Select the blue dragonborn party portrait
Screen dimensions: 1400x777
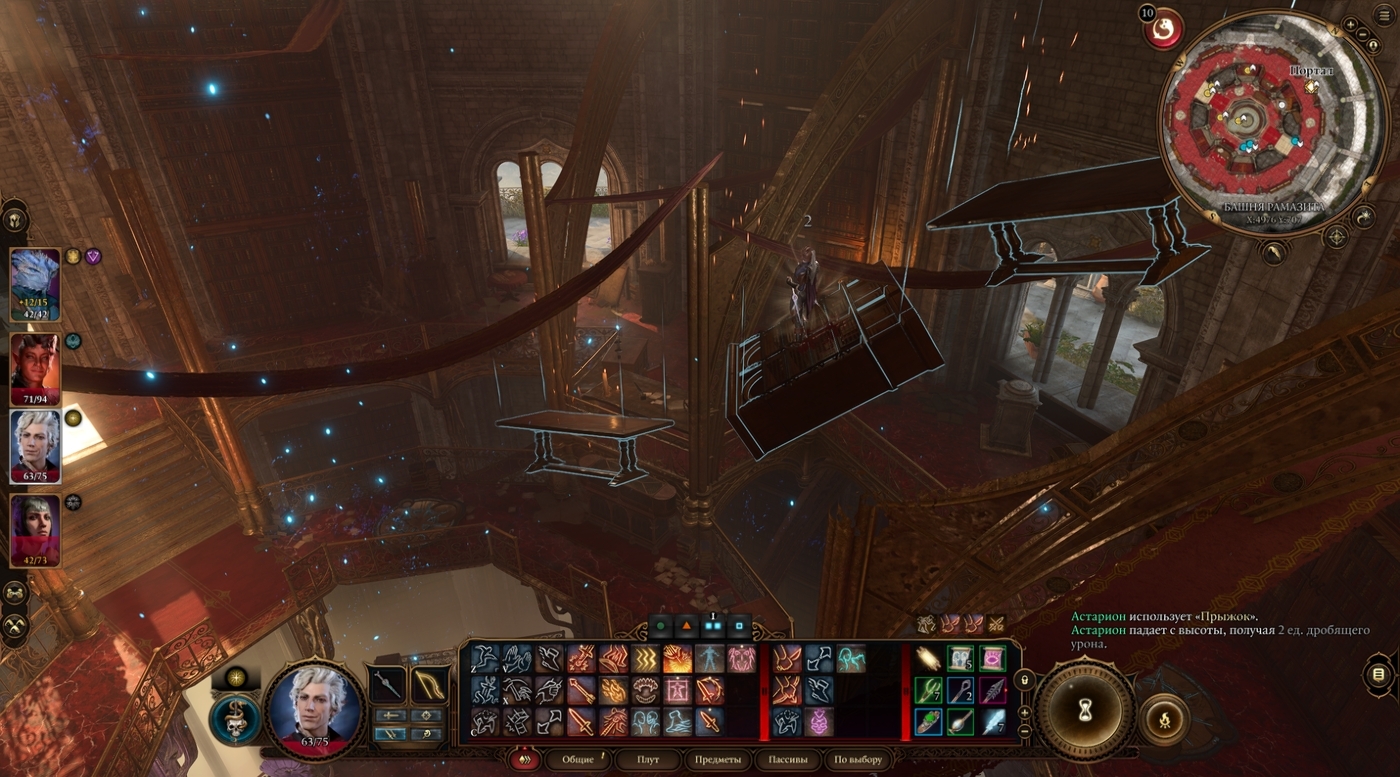point(35,284)
